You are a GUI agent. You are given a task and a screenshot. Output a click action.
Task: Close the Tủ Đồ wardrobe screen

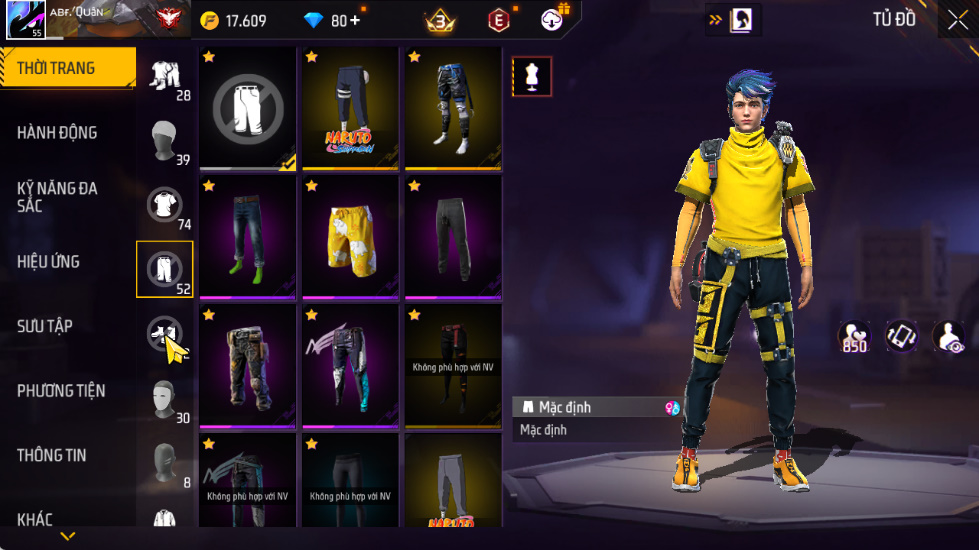tap(957, 21)
